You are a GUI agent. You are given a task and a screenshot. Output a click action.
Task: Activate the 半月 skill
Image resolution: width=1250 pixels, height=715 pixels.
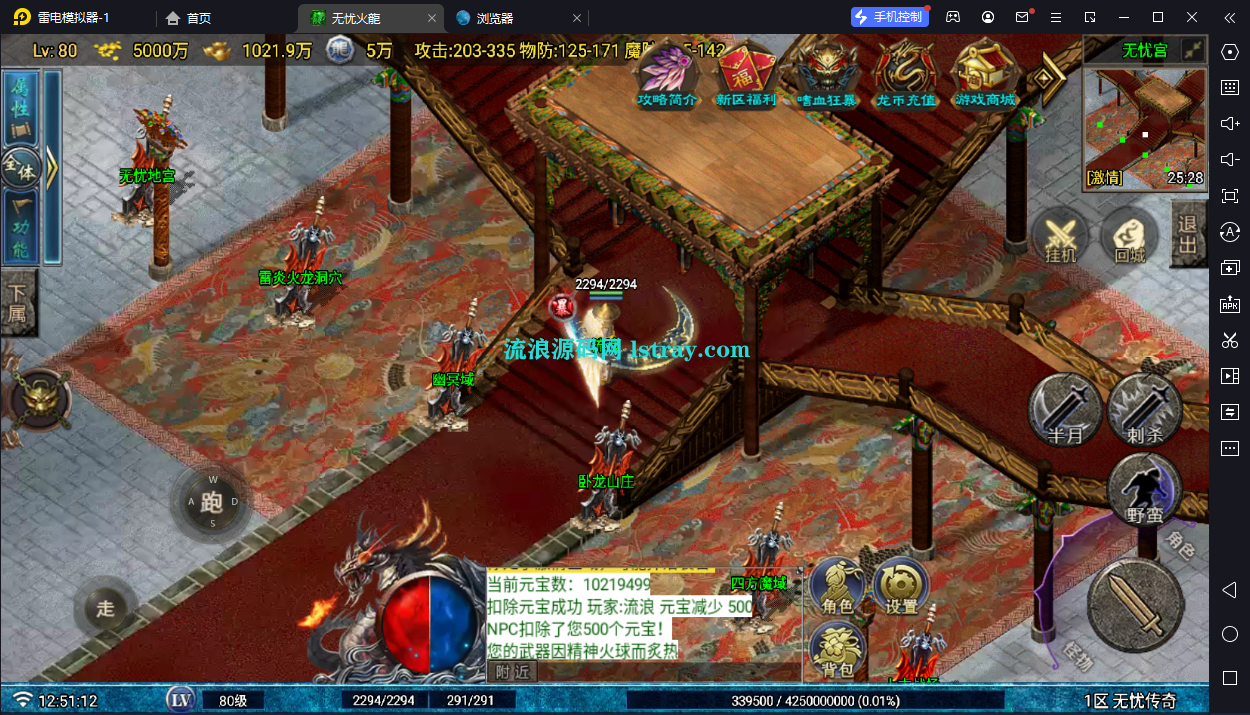(1065, 409)
